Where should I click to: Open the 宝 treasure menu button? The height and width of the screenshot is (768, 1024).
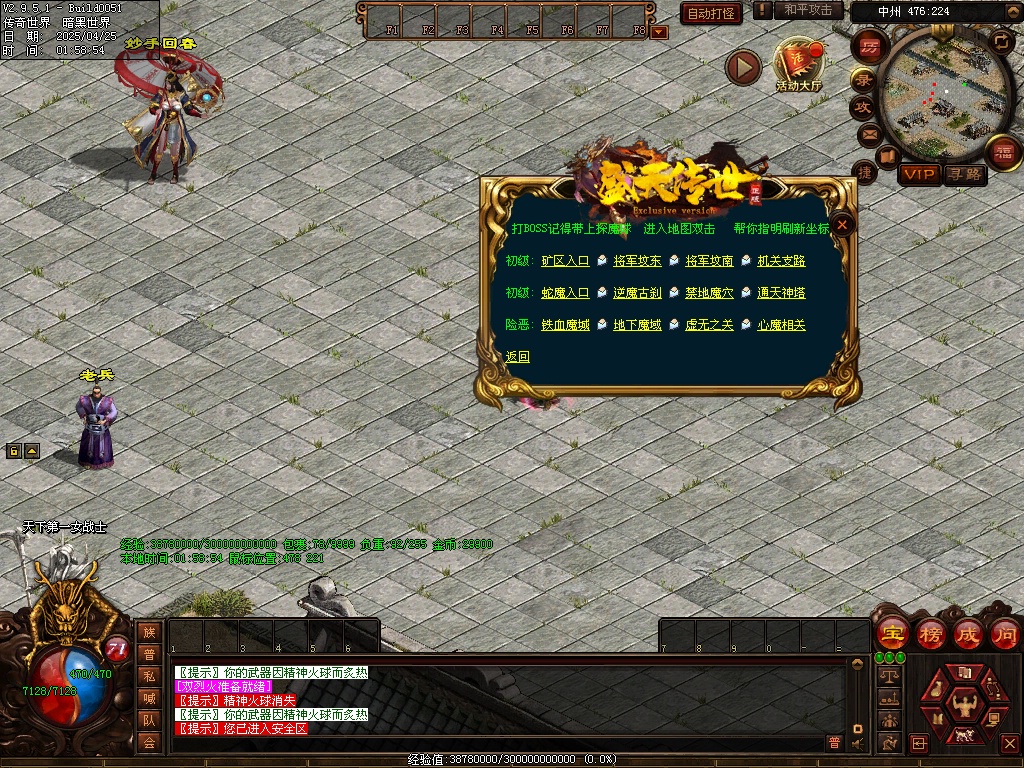[891, 634]
